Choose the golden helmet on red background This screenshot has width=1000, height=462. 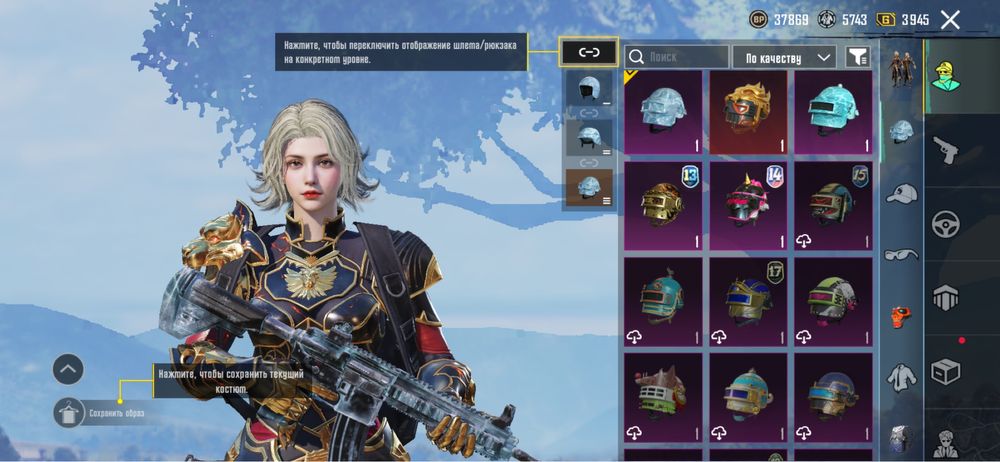click(x=750, y=111)
